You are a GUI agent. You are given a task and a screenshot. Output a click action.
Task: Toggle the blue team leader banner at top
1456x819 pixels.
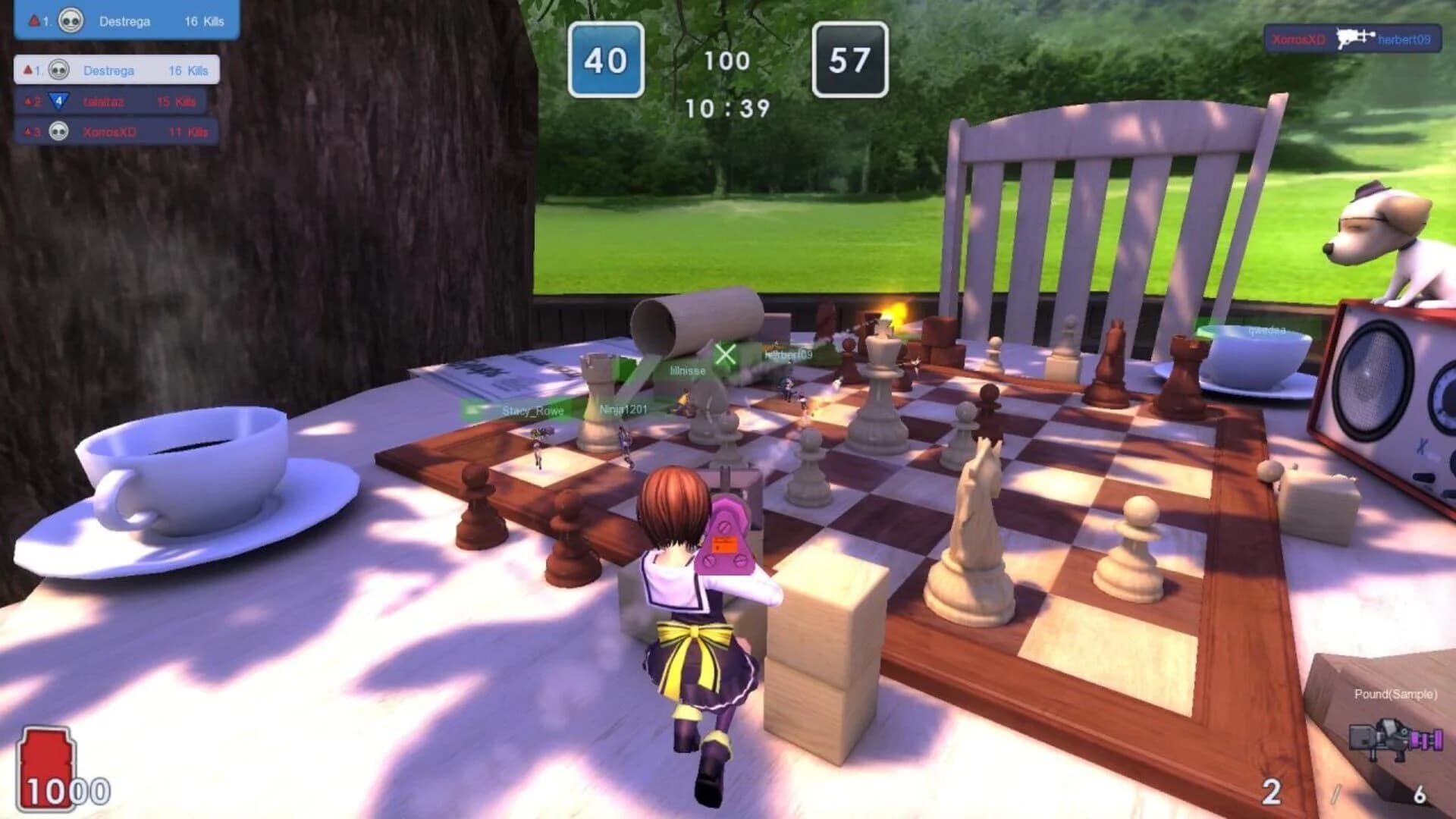tap(121, 21)
